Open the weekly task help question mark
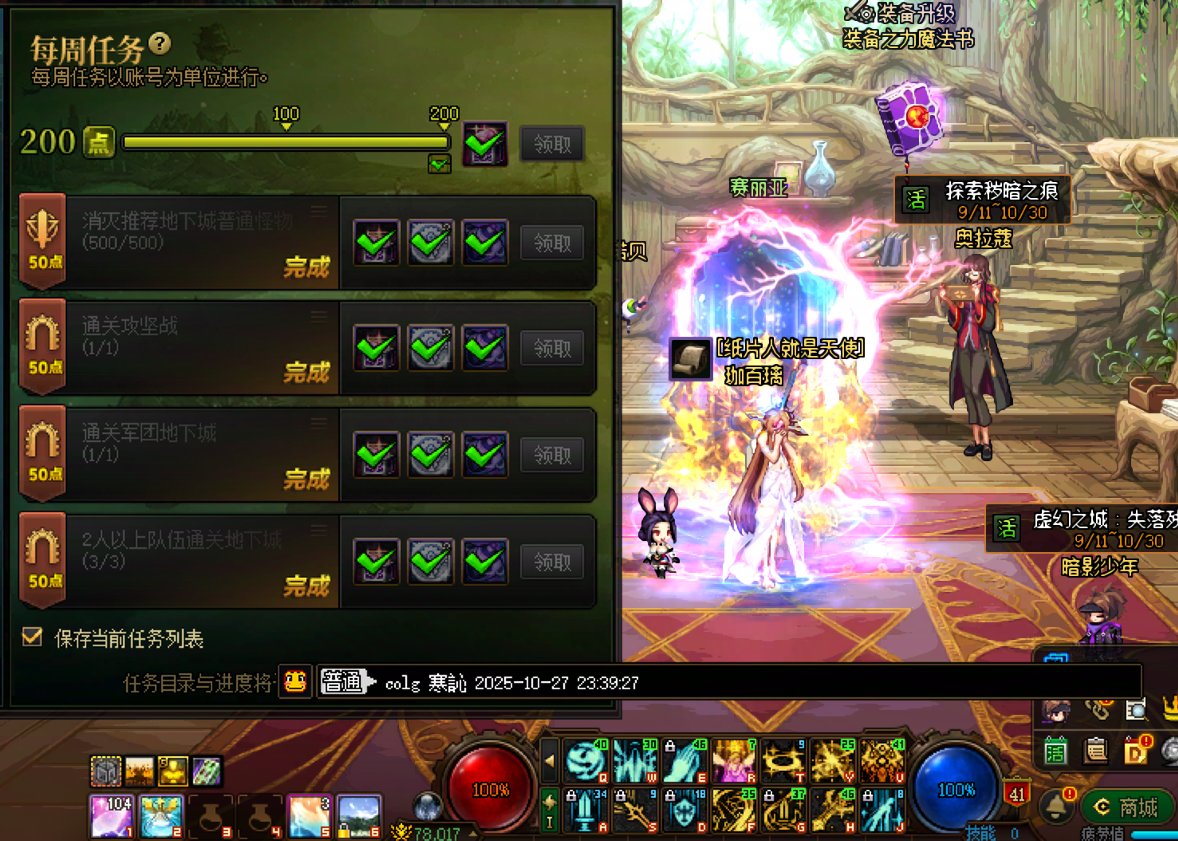The width and height of the screenshot is (1178, 841). pos(160,44)
